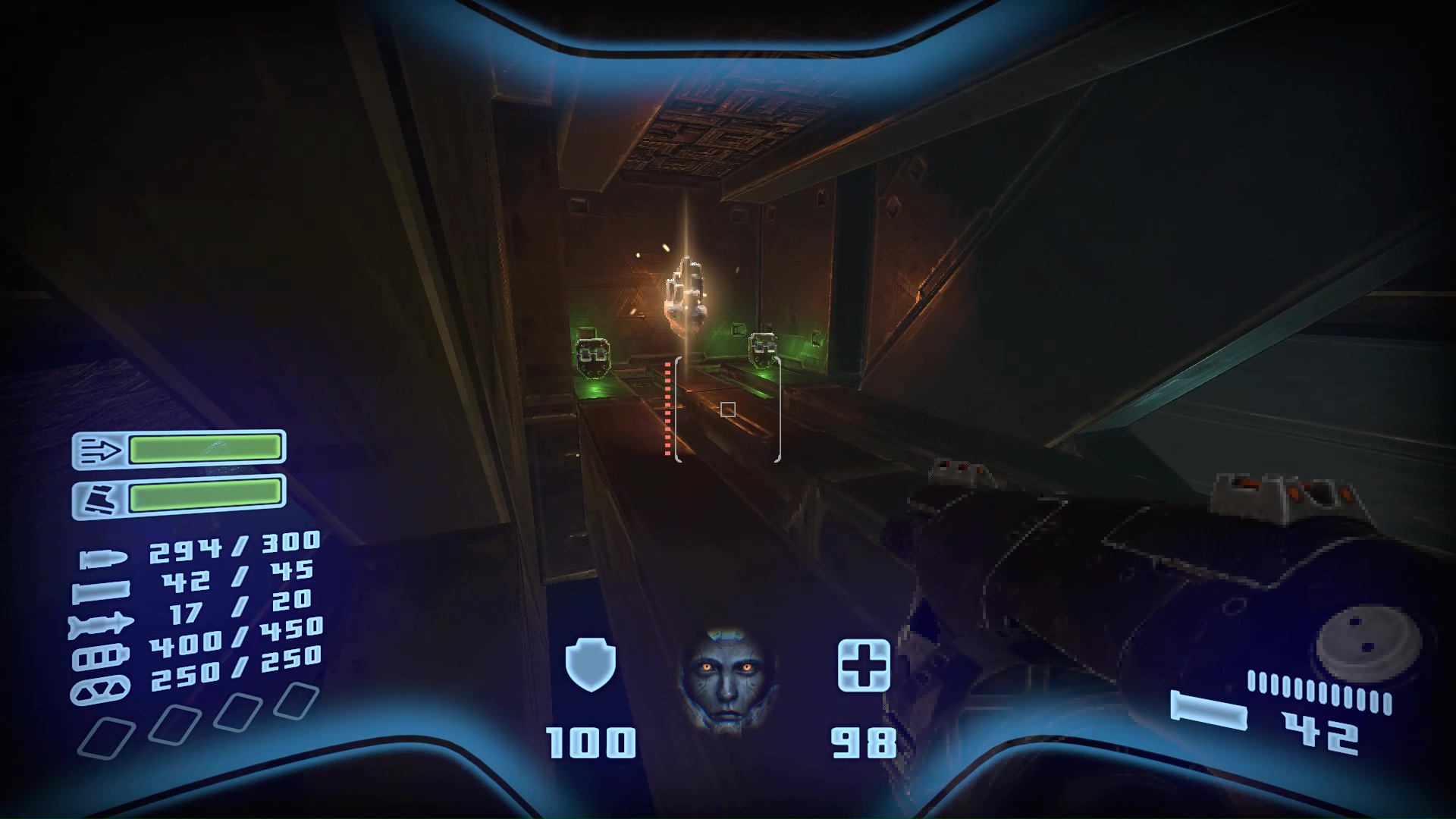Image resolution: width=1456 pixels, height=819 pixels.
Task: Select the bullet ammo icon
Action: (104, 559)
